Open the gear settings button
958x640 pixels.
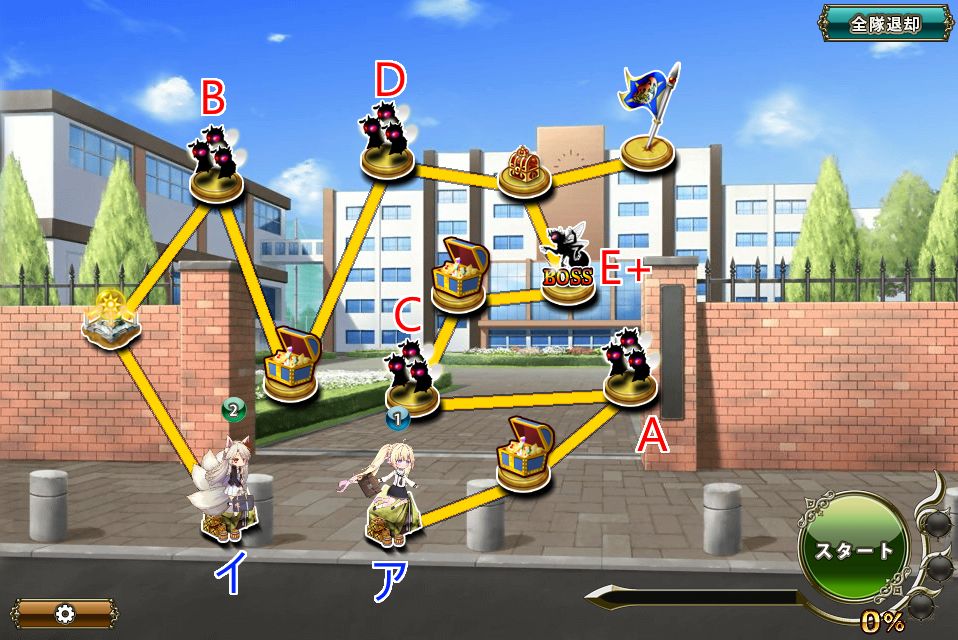click(x=65, y=612)
